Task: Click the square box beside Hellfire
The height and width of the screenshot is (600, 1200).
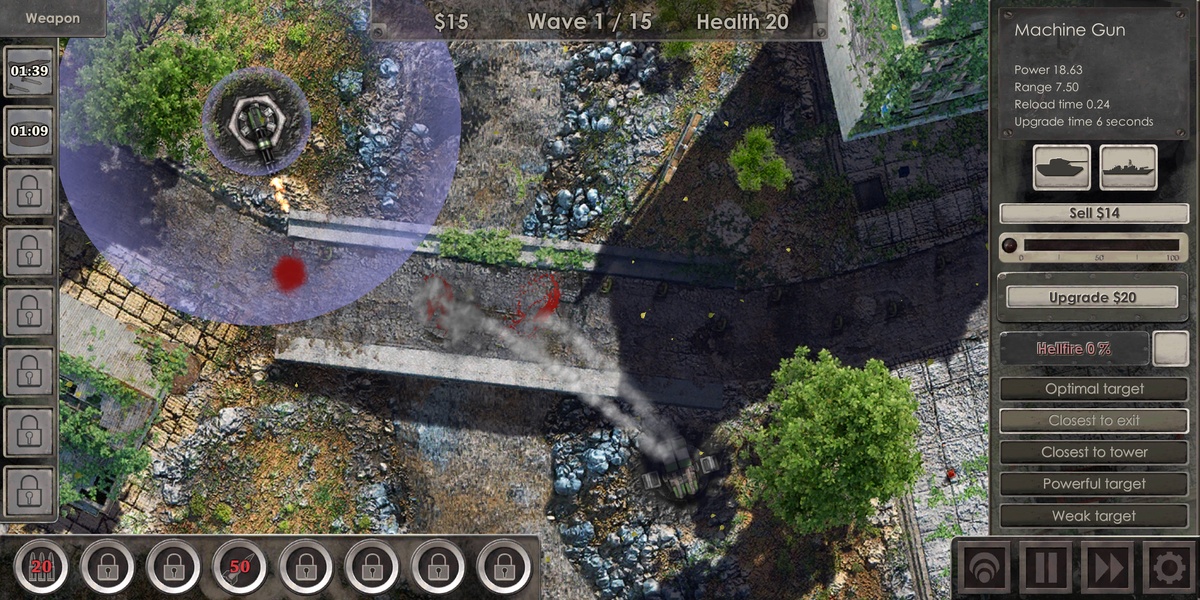Action: (x=1170, y=348)
